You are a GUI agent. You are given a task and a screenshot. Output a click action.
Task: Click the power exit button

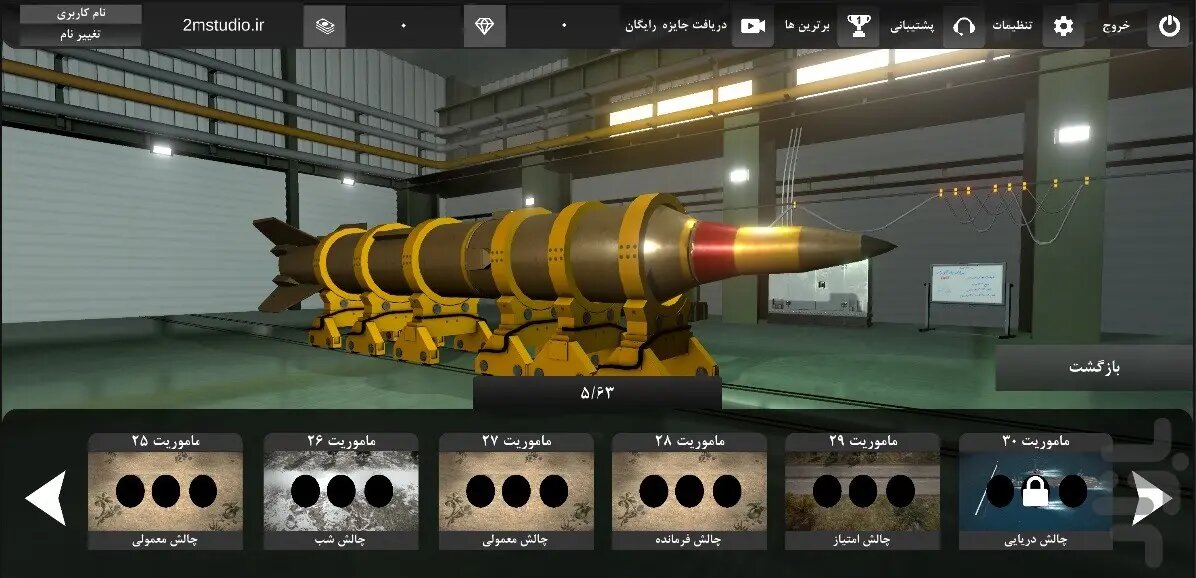[1169, 26]
